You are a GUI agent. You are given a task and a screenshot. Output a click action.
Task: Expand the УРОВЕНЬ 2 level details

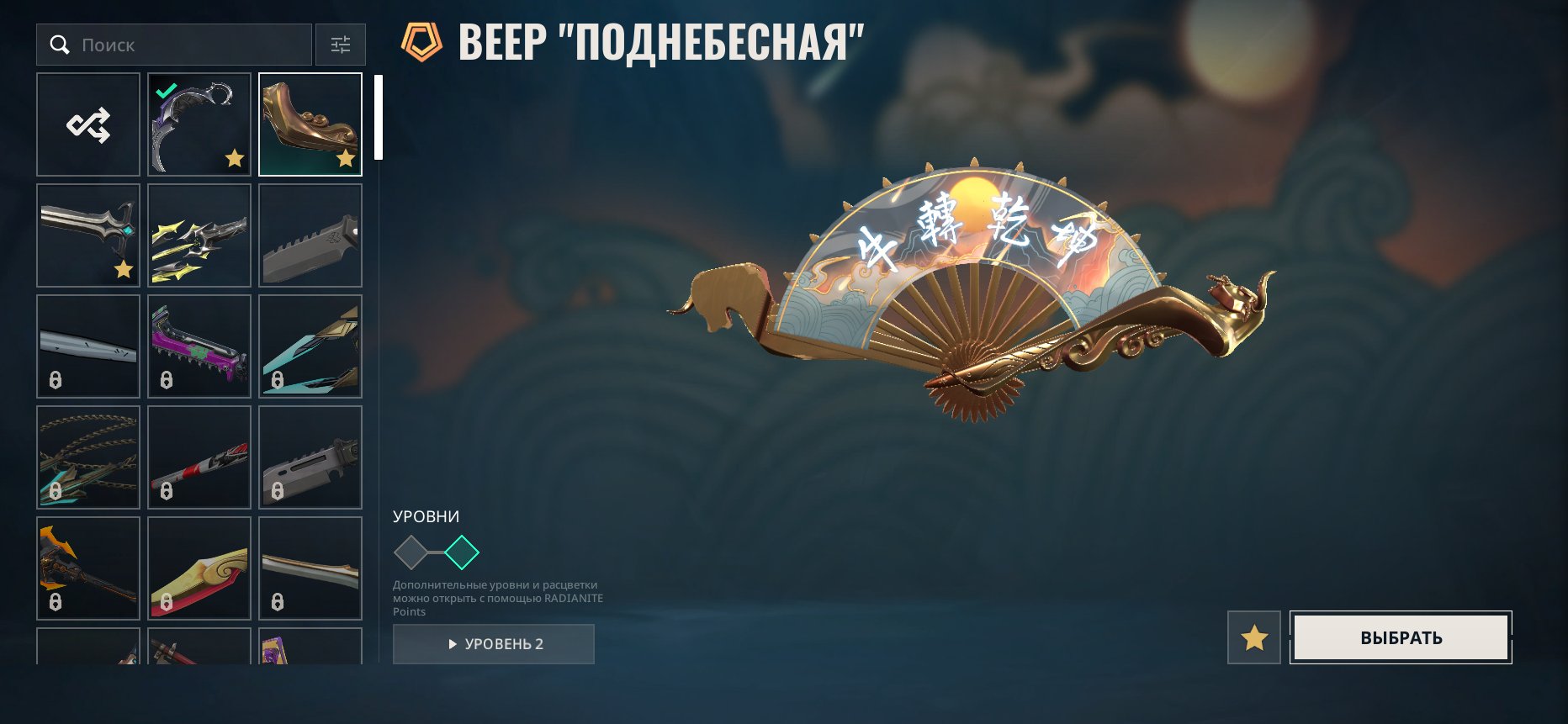coord(493,644)
